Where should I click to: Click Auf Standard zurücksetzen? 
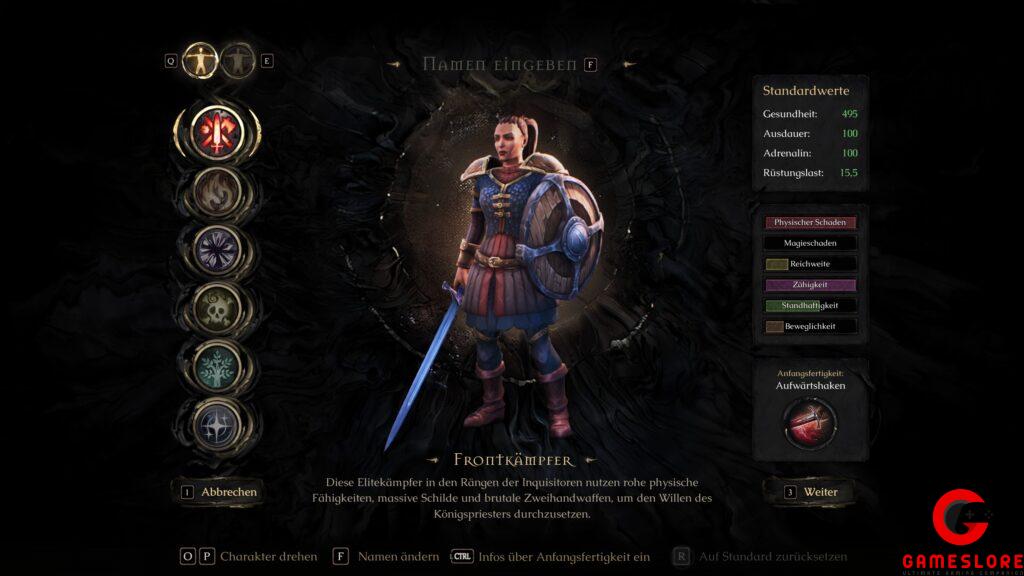[773, 557]
